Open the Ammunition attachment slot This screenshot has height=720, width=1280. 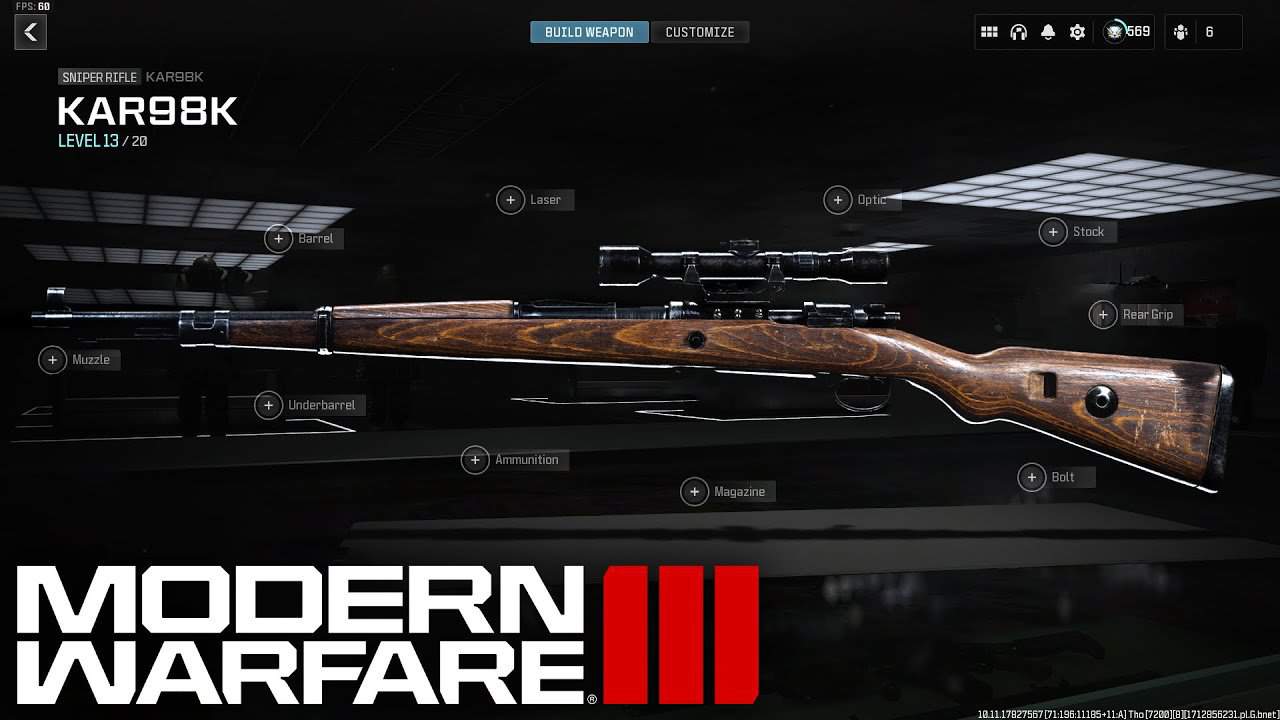[476, 459]
